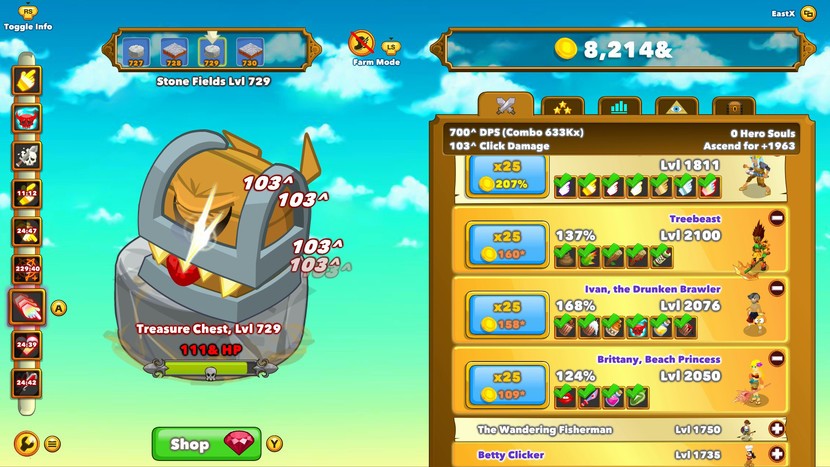The height and width of the screenshot is (467, 830).
Task: Use the skull and bones skill
Action: point(26,155)
